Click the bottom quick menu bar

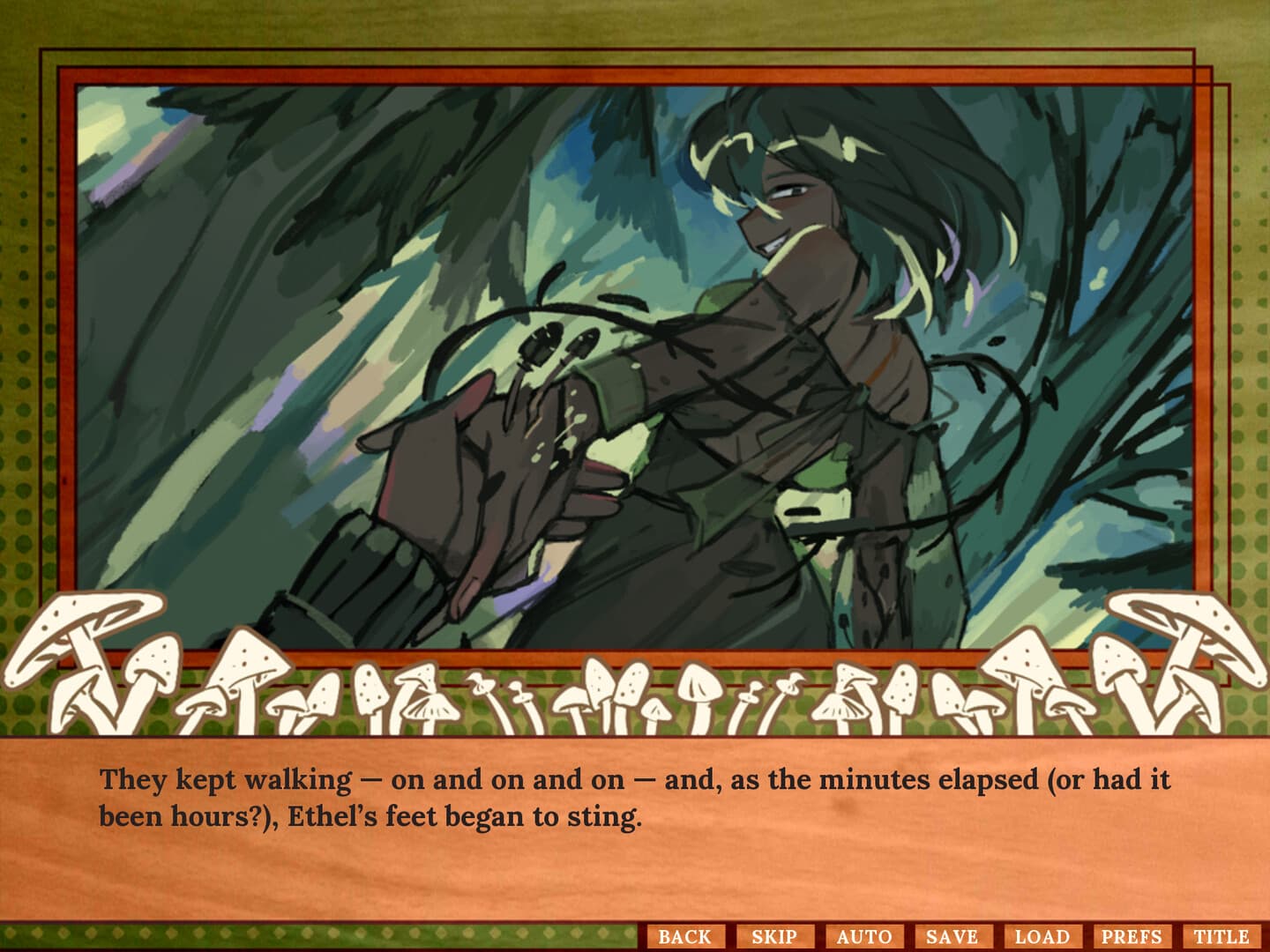pyautogui.click(x=952, y=936)
